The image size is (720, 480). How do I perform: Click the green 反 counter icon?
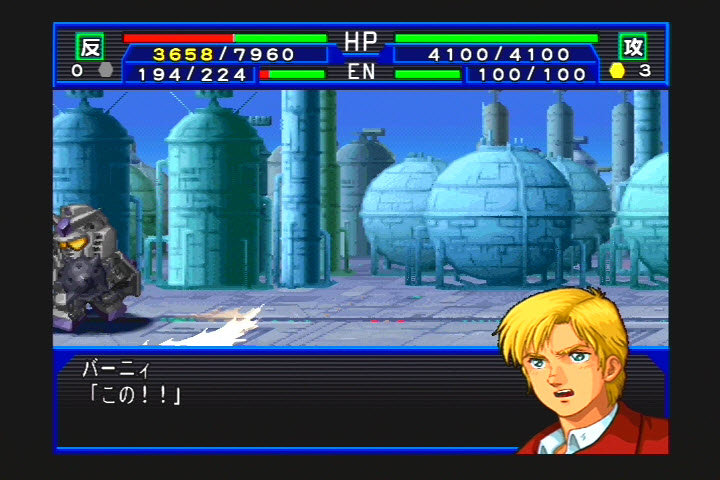pos(90,46)
